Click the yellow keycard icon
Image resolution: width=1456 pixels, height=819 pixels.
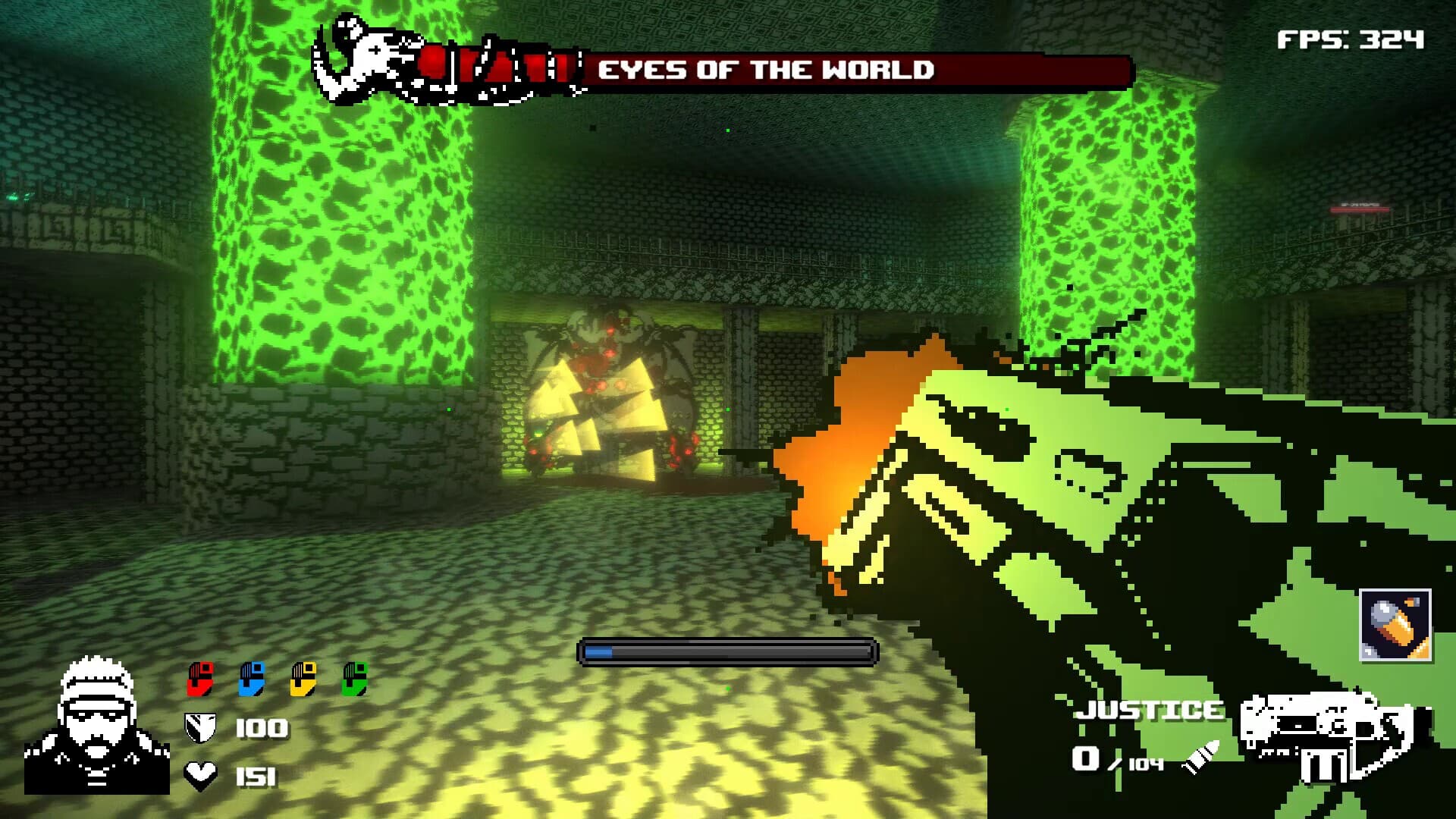pos(303,678)
